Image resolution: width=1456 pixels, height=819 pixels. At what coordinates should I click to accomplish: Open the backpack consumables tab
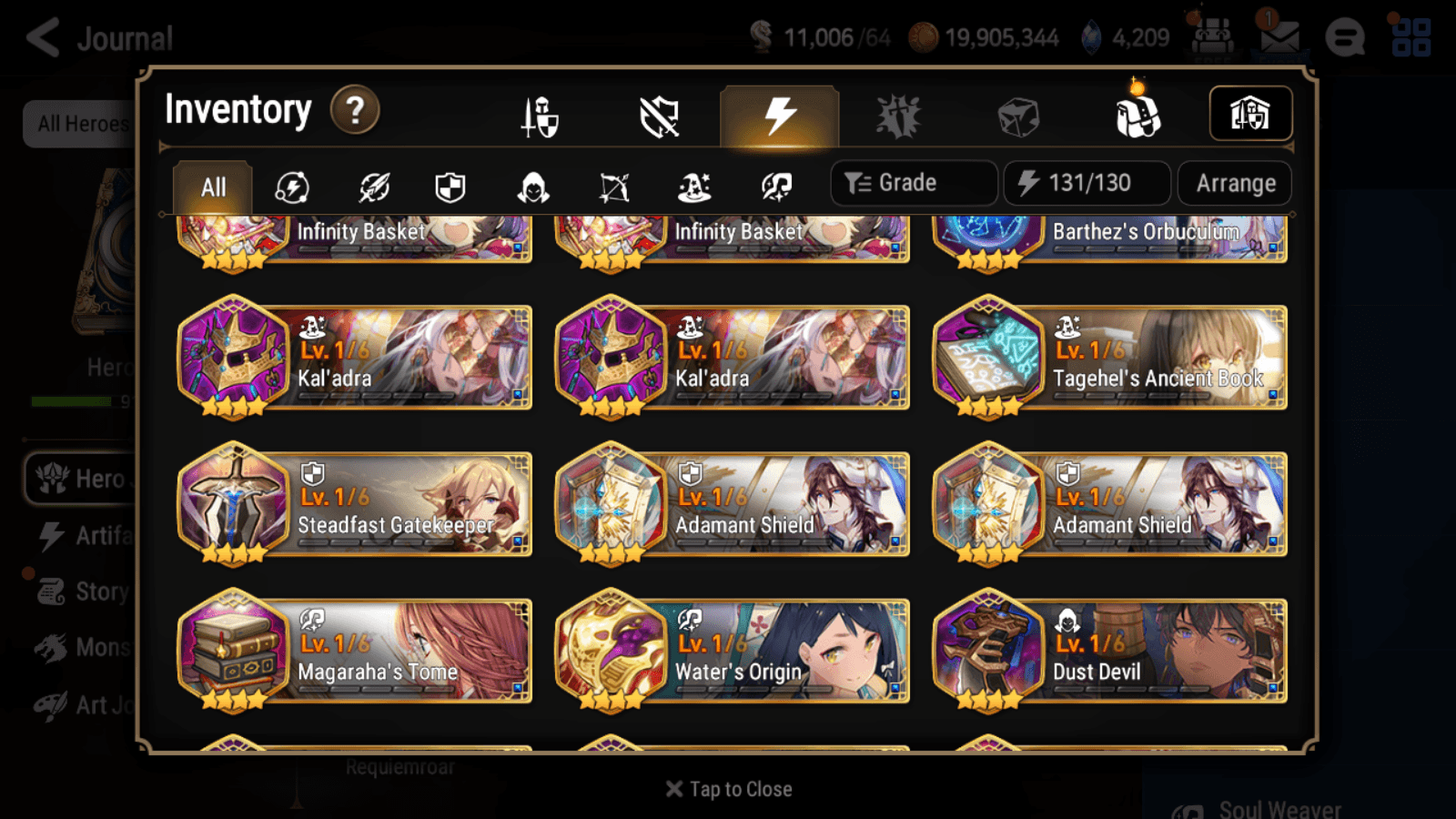[1137, 116]
